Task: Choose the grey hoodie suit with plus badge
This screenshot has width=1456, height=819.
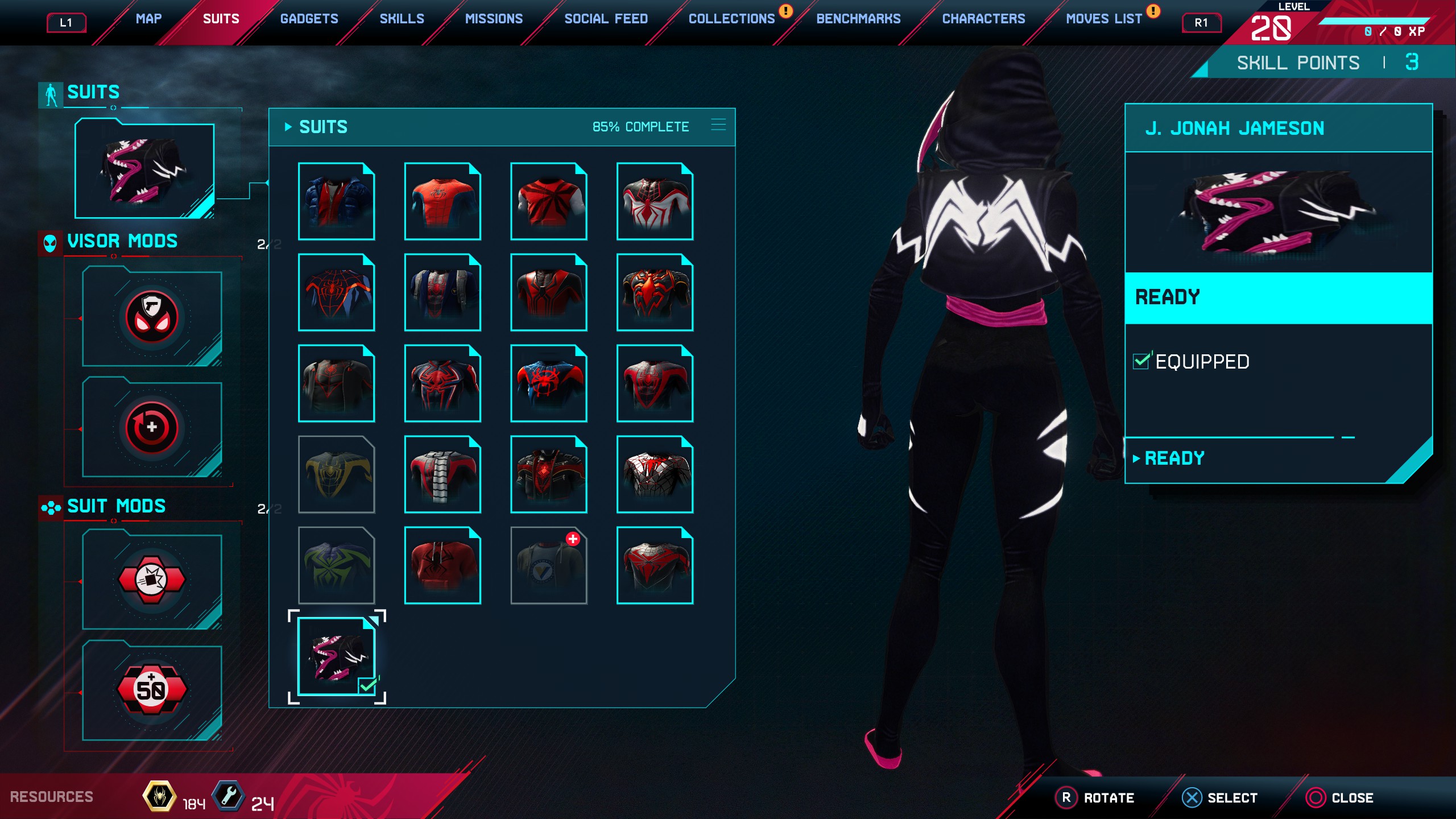Action: coord(548,565)
